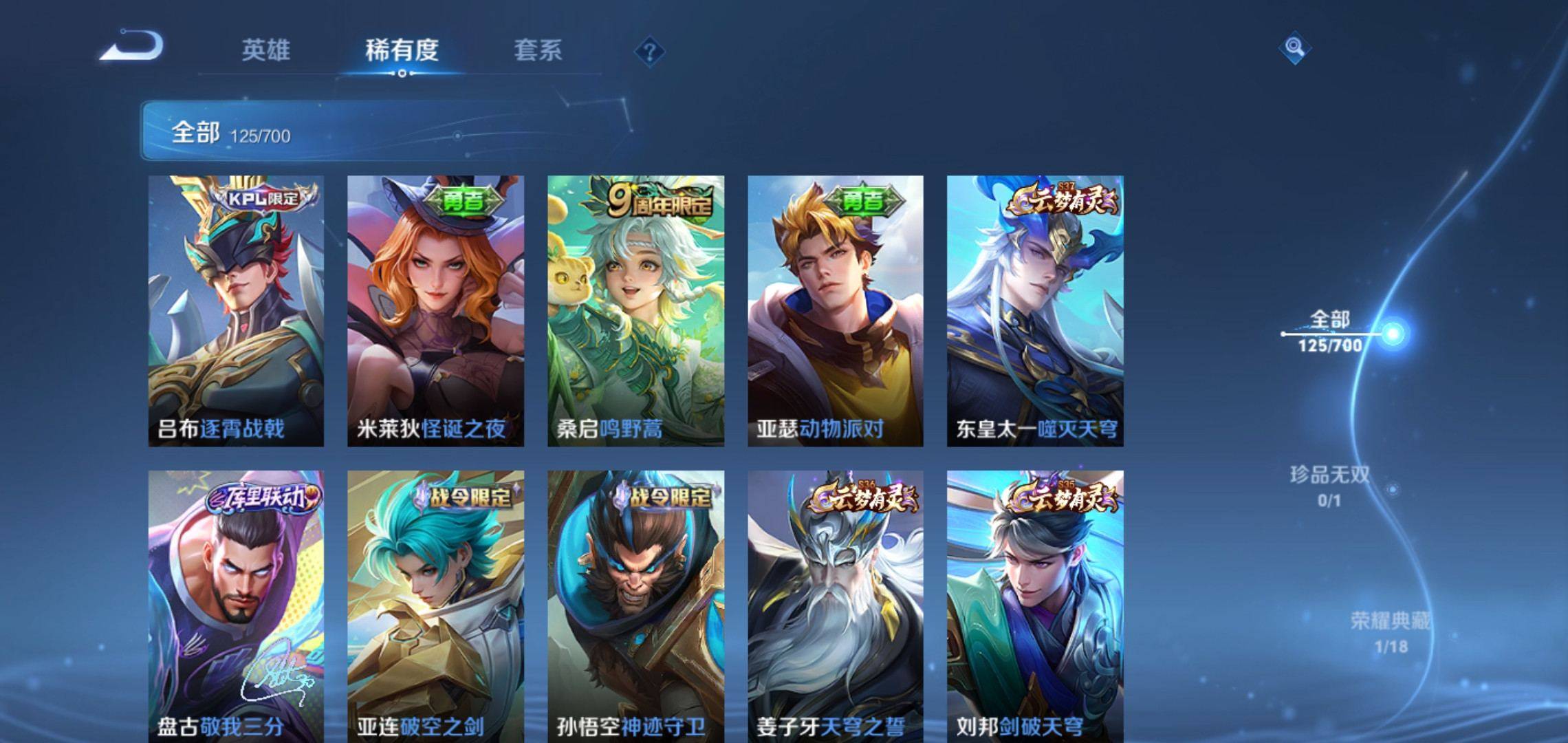The width and height of the screenshot is (1568, 743).
Task: Switch to the 英雄 tab
Action: pos(265,50)
